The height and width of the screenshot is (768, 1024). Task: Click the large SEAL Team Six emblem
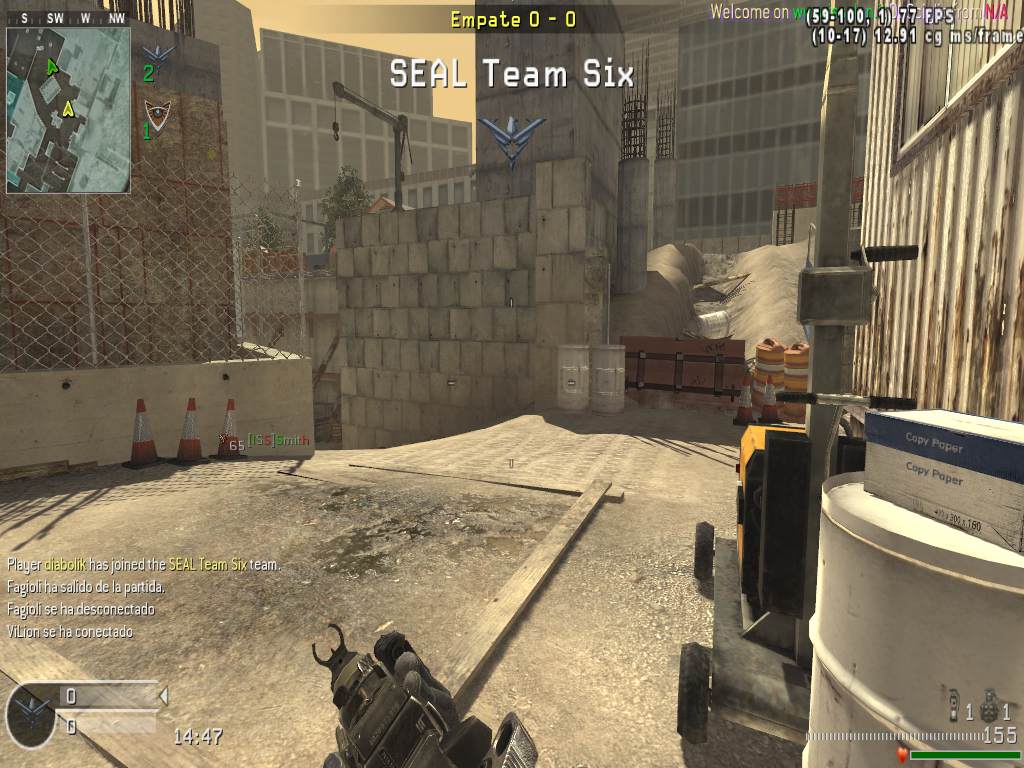point(511,138)
